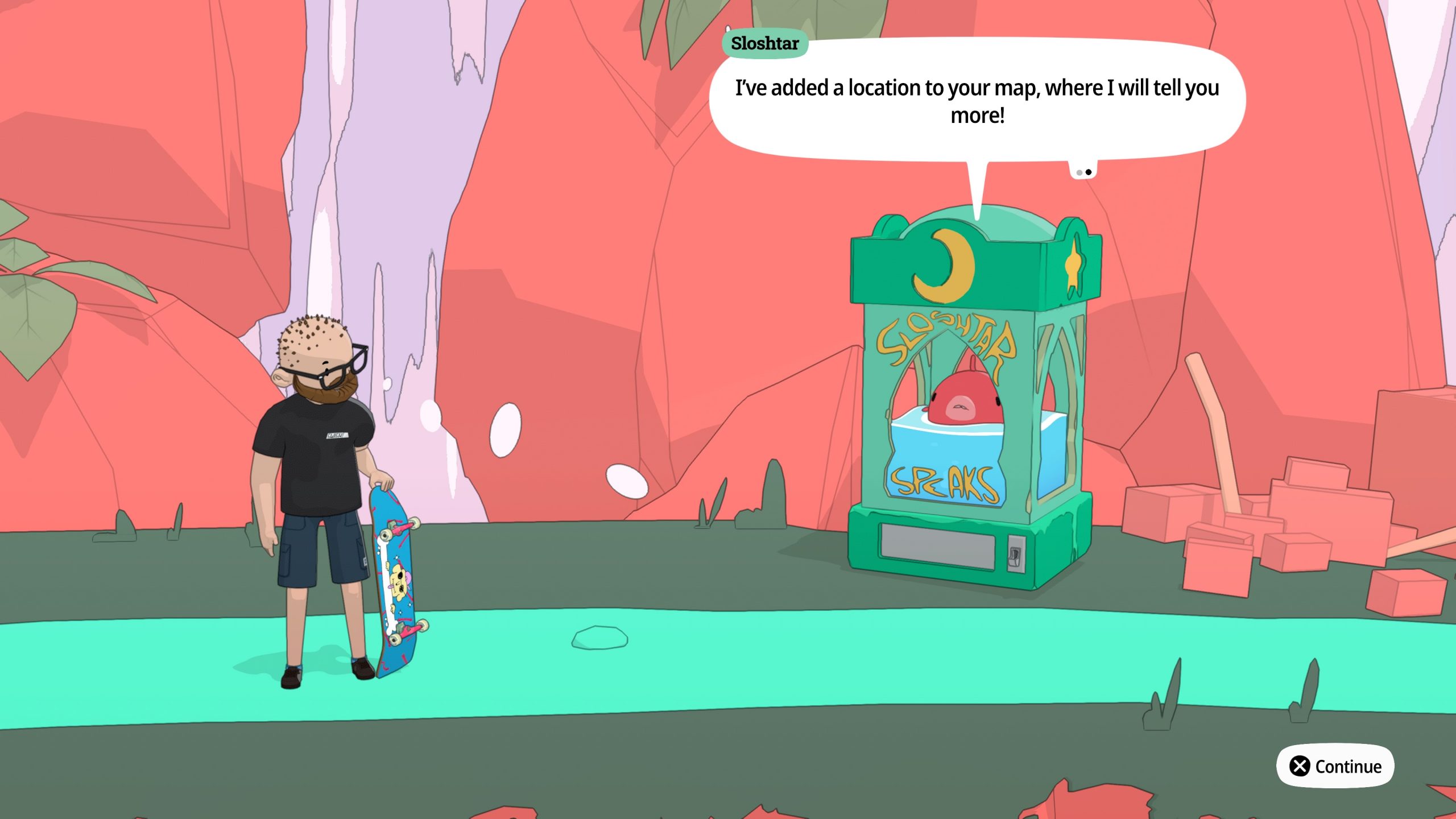Toggle the filled black dialogue progress dot
Screen dimensions: 1456x819
(1088, 171)
